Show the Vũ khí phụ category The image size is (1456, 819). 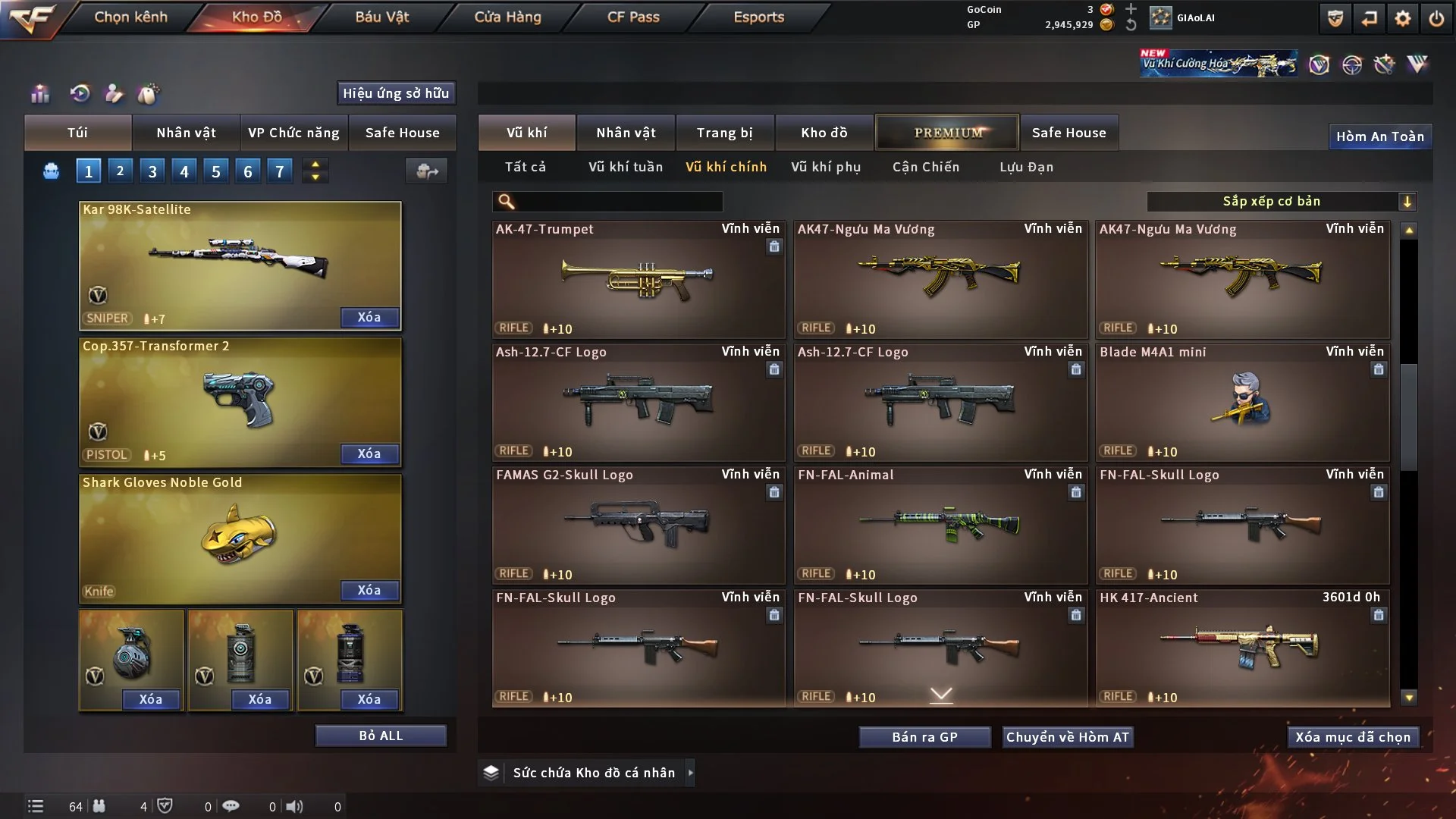(826, 167)
